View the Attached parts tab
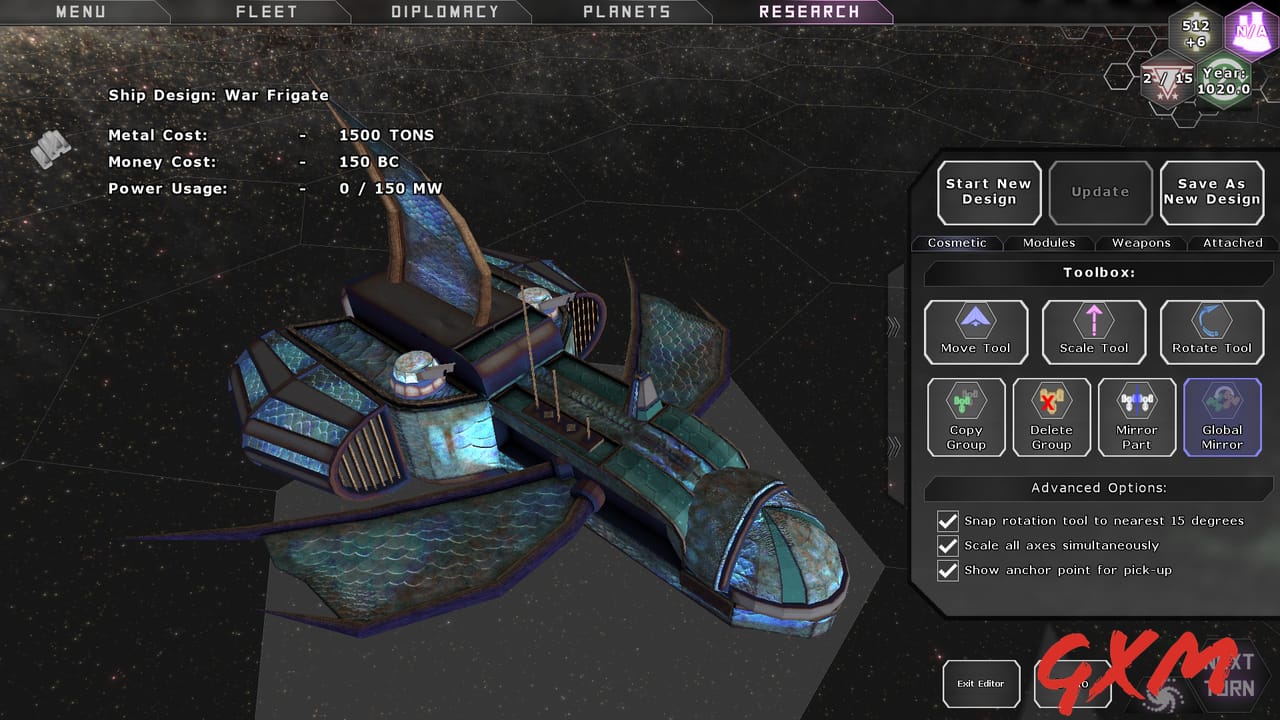Image resolution: width=1280 pixels, height=720 pixels. coord(1232,243)
